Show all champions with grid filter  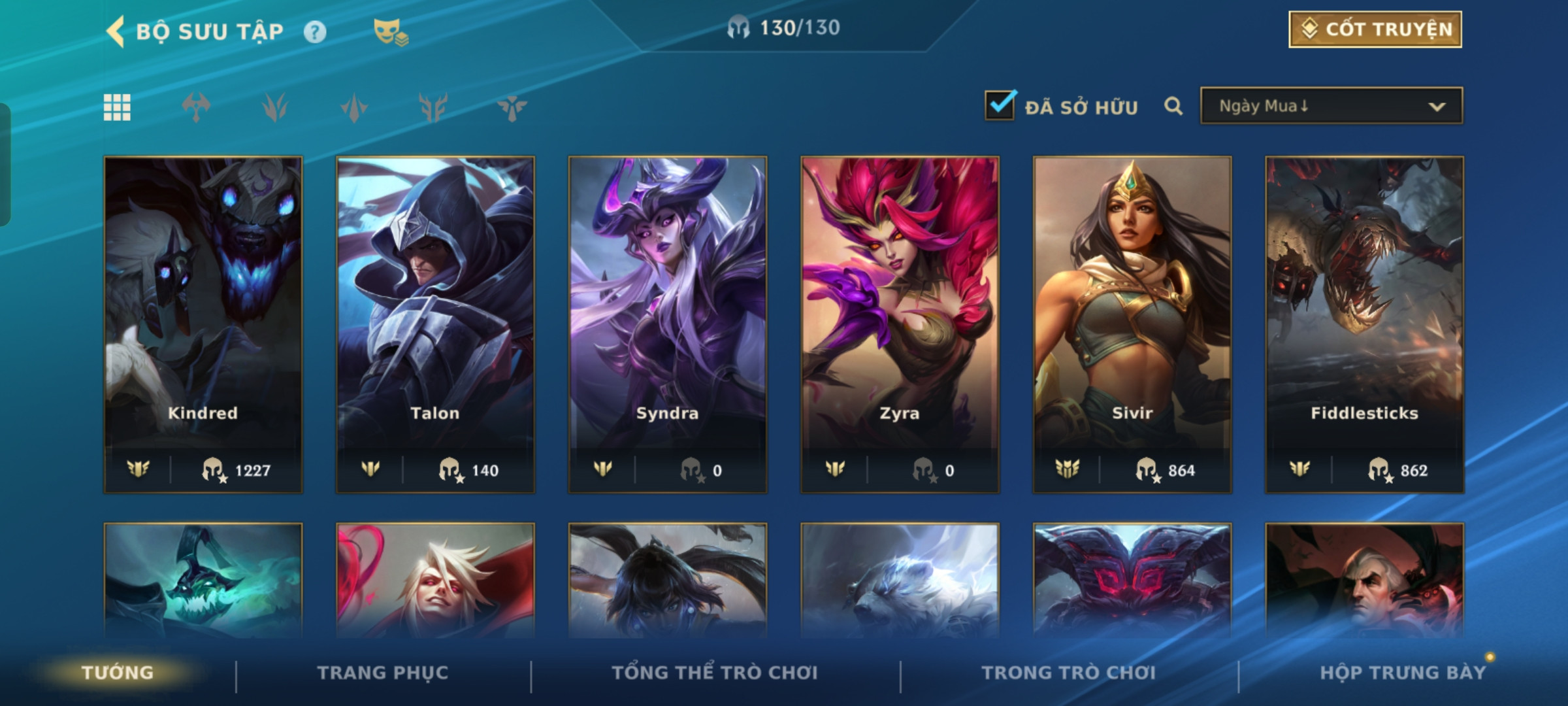click(117, 107)
